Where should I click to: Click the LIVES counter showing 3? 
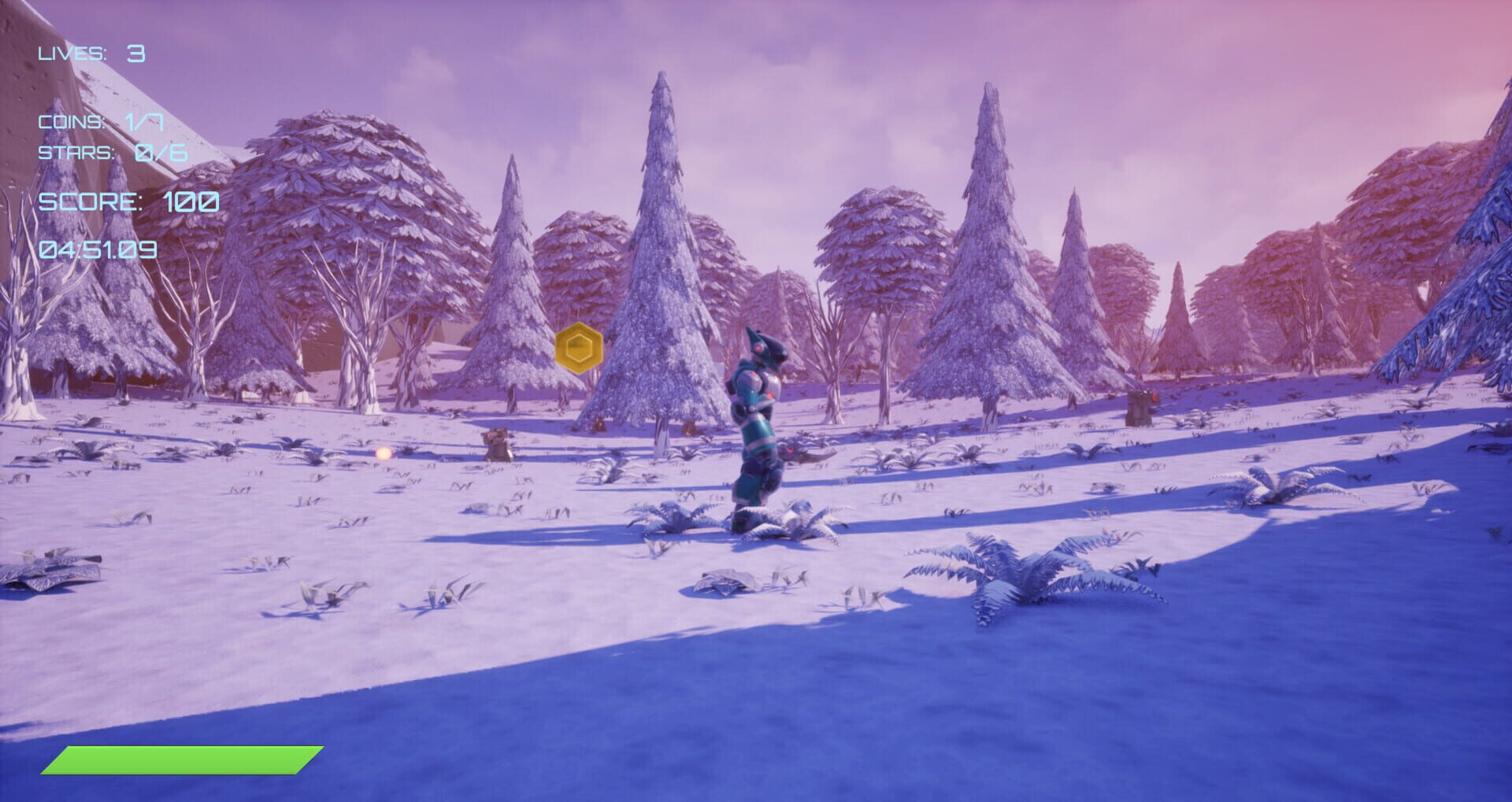tap(89, 52)
